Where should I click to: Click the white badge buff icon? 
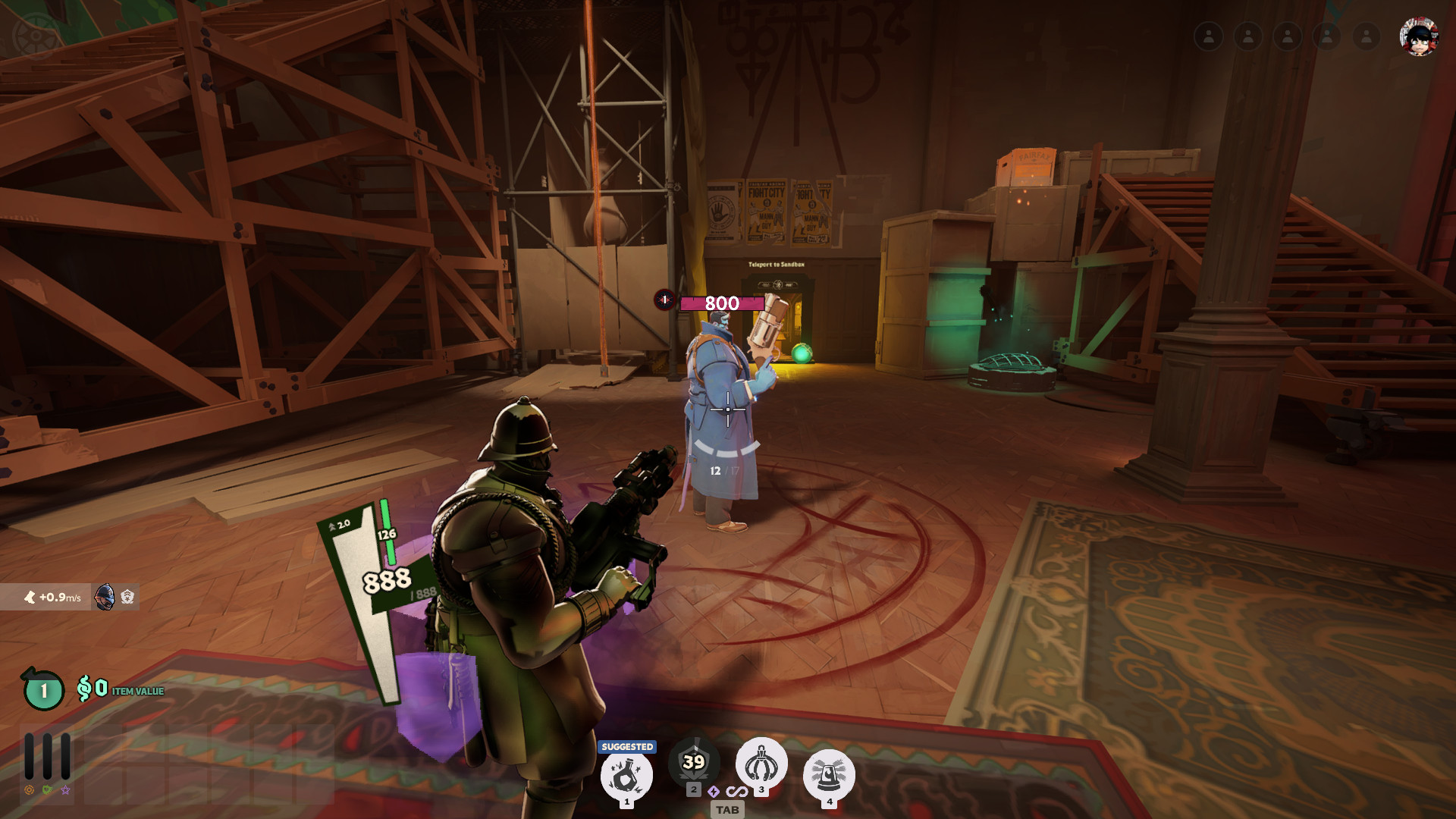127,598
